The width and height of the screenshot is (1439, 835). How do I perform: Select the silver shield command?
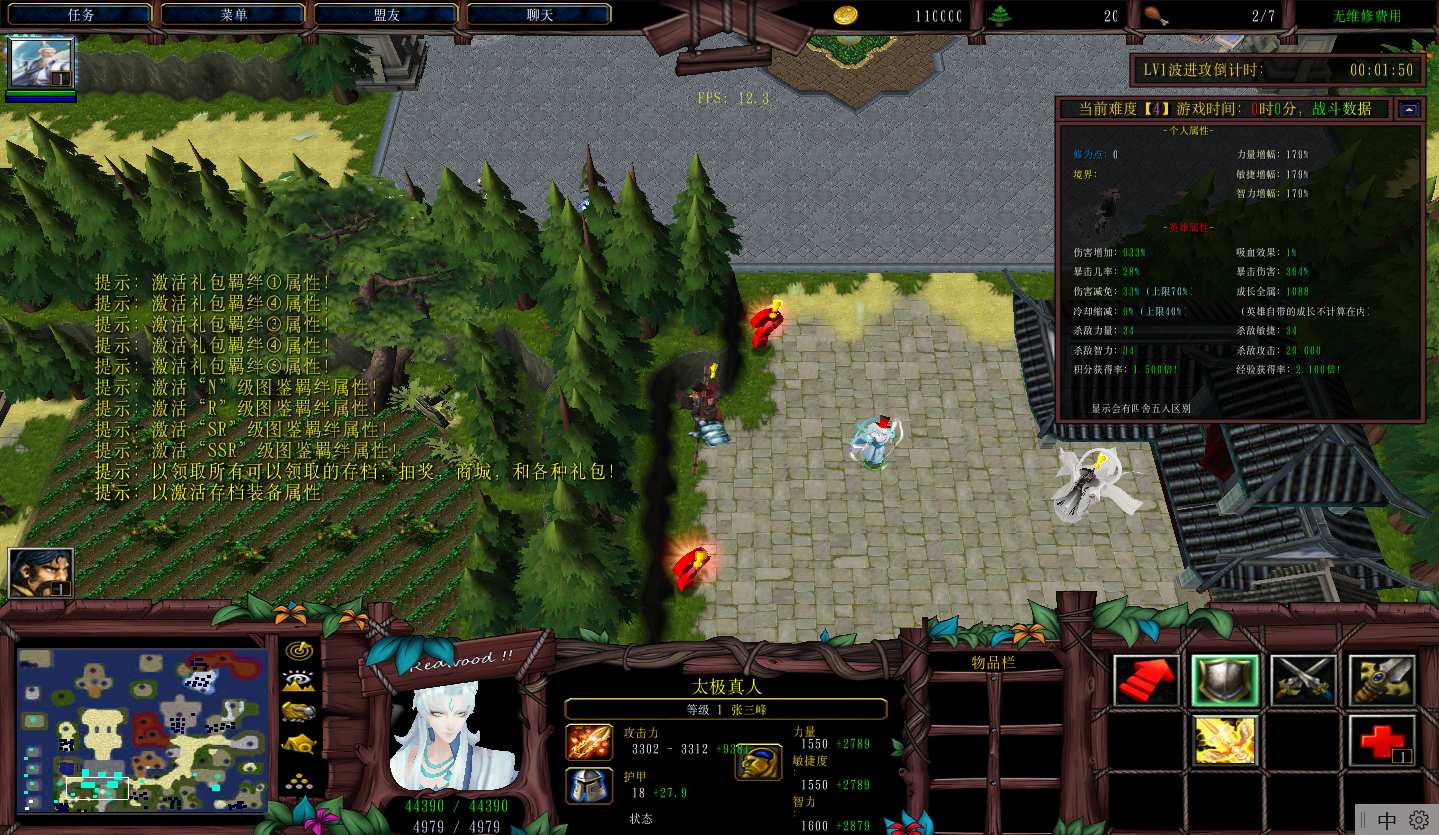point(1224,681)
